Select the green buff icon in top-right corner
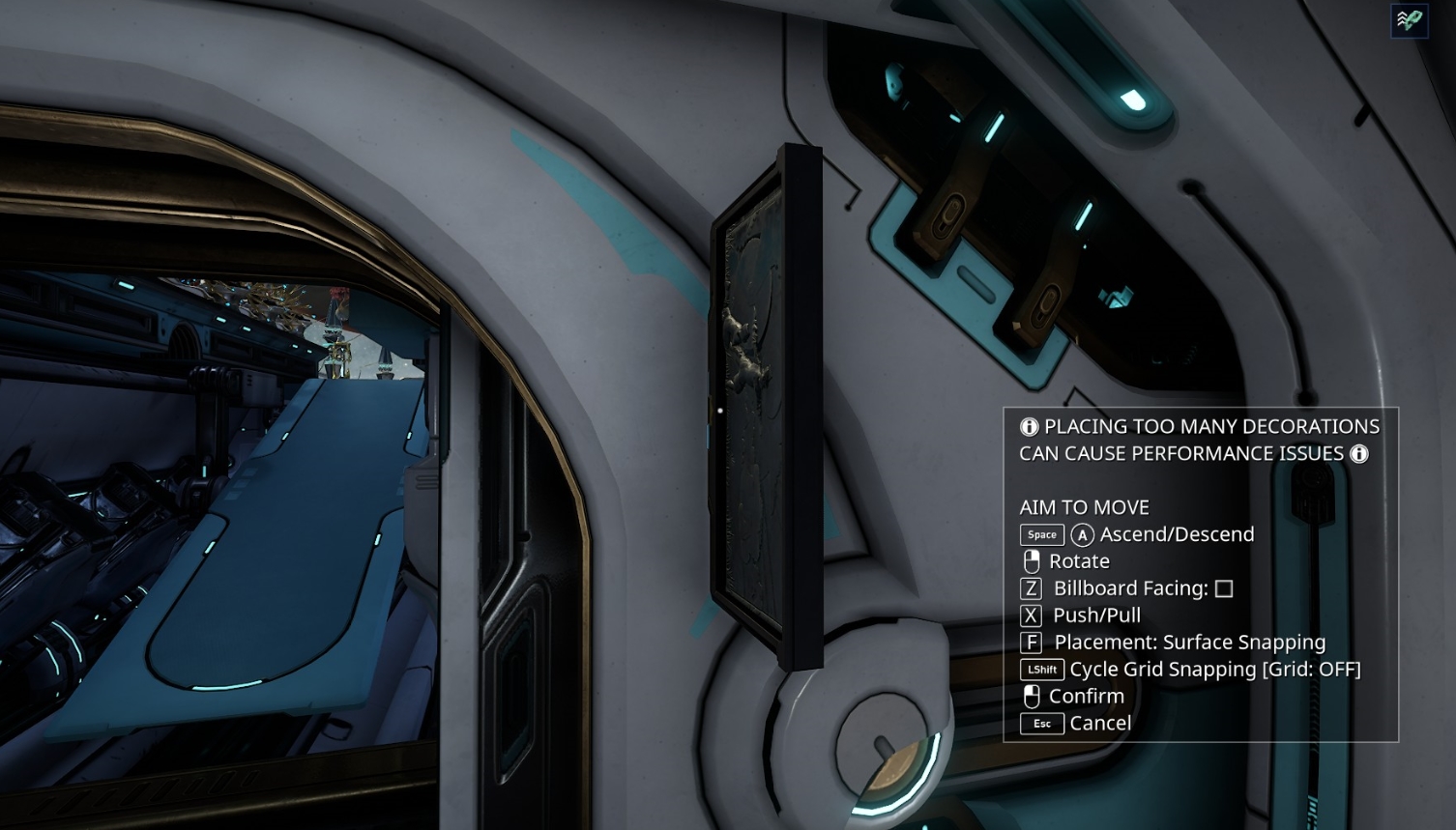 [x=1409, y=19]
